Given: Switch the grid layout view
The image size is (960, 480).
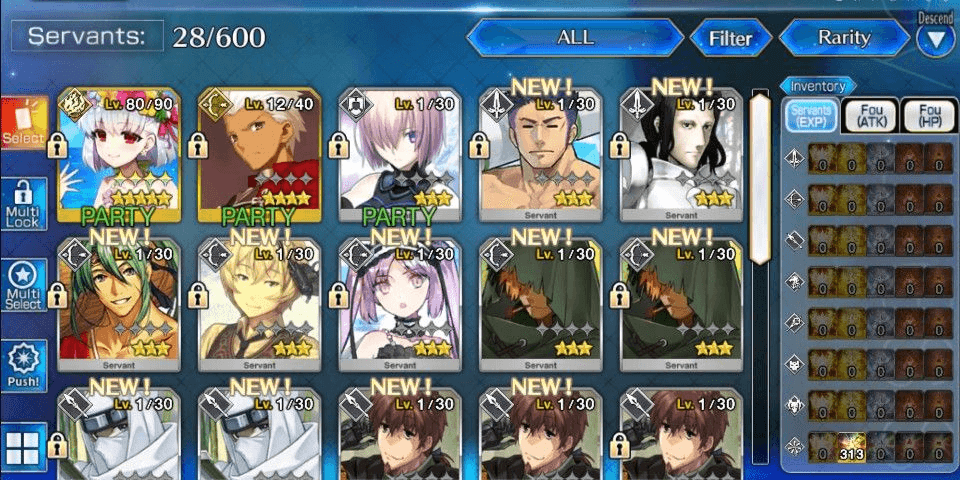Looking at the screenshot, I should pyautogui.click(x=23, y=447).
